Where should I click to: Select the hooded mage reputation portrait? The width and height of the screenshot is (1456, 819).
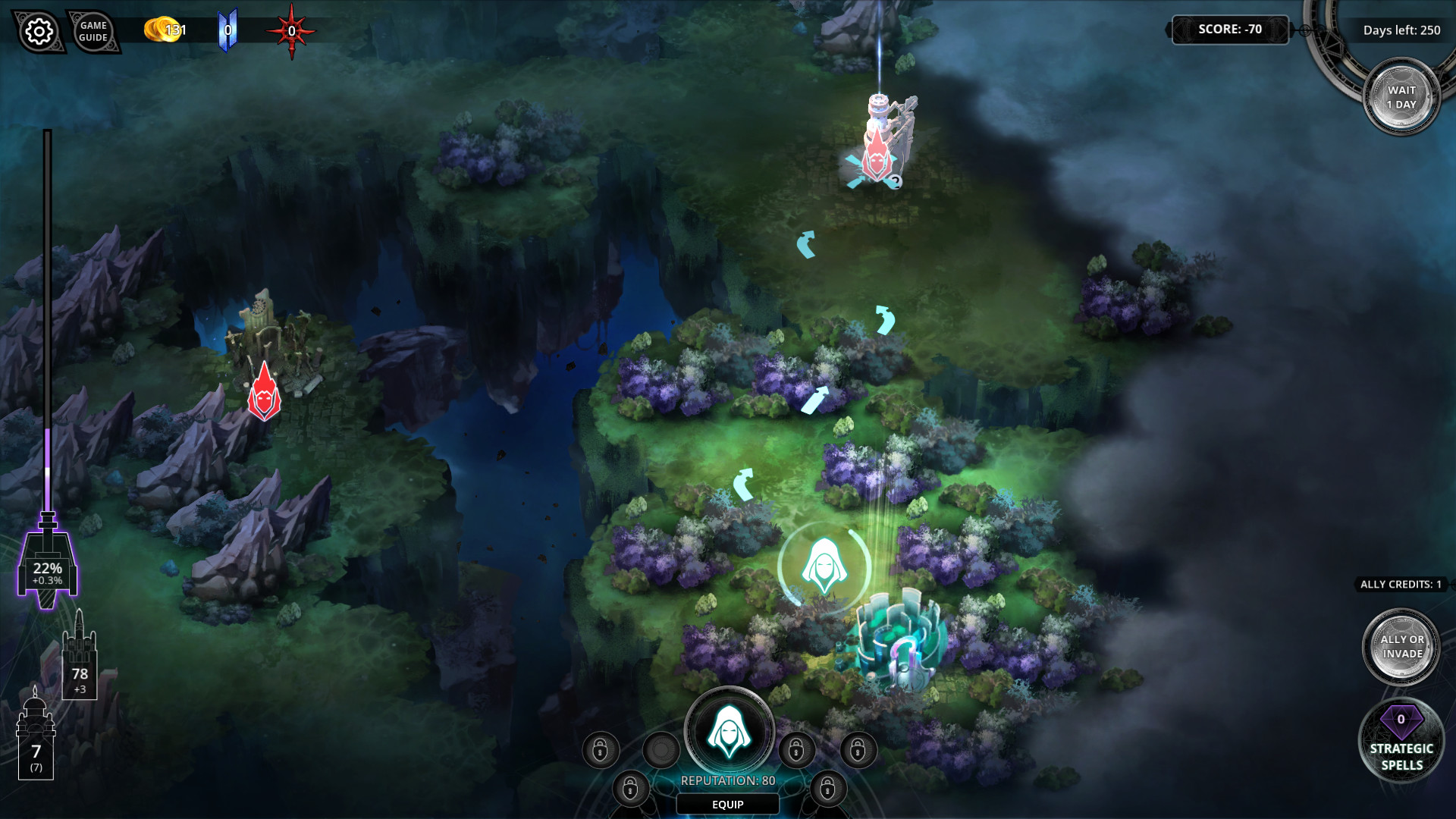[x=730, y=730]
